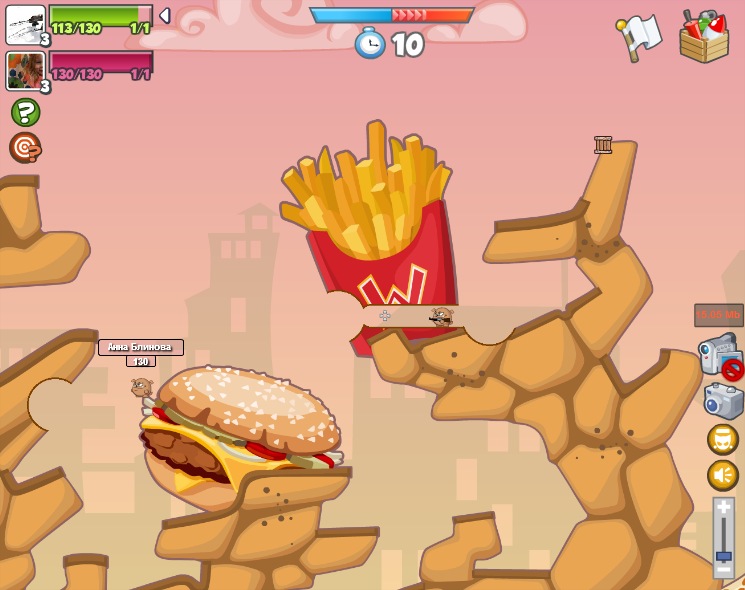The width and height of the screenshot is (745, 590).
Task: Select the green team's player avatar
Action: [x=24, y=24]
